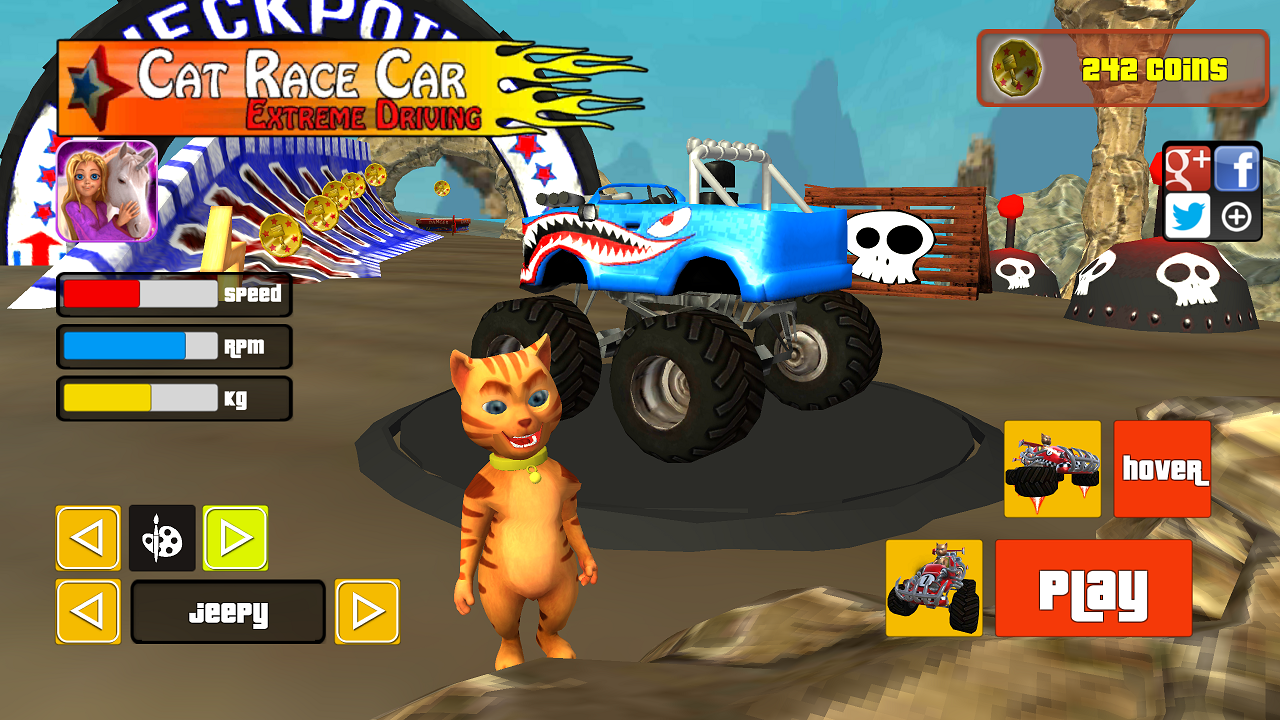Go back to the previous vehicle
This screenshot has height=720, width=1280.
[88, 611]
